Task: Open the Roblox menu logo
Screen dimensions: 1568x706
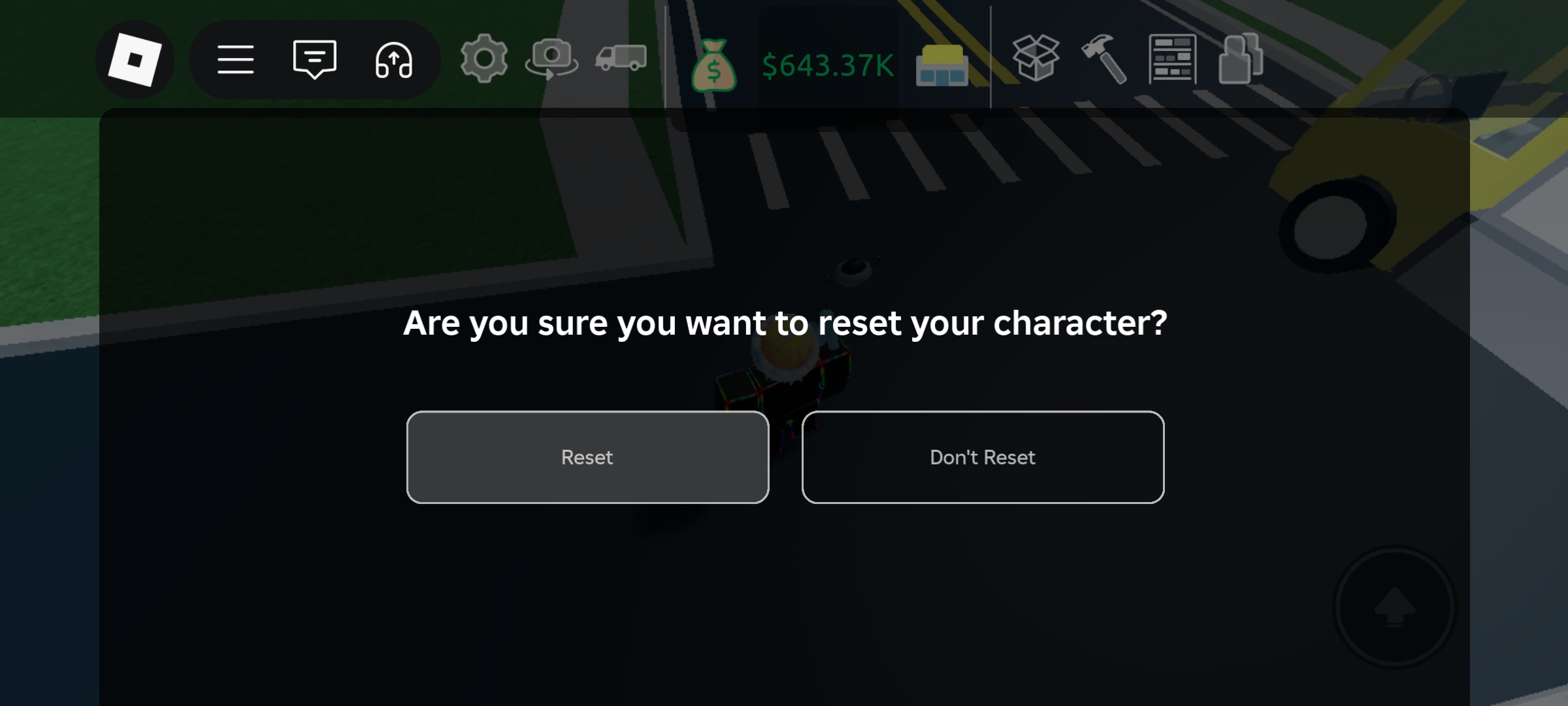Action: point(136,59)
